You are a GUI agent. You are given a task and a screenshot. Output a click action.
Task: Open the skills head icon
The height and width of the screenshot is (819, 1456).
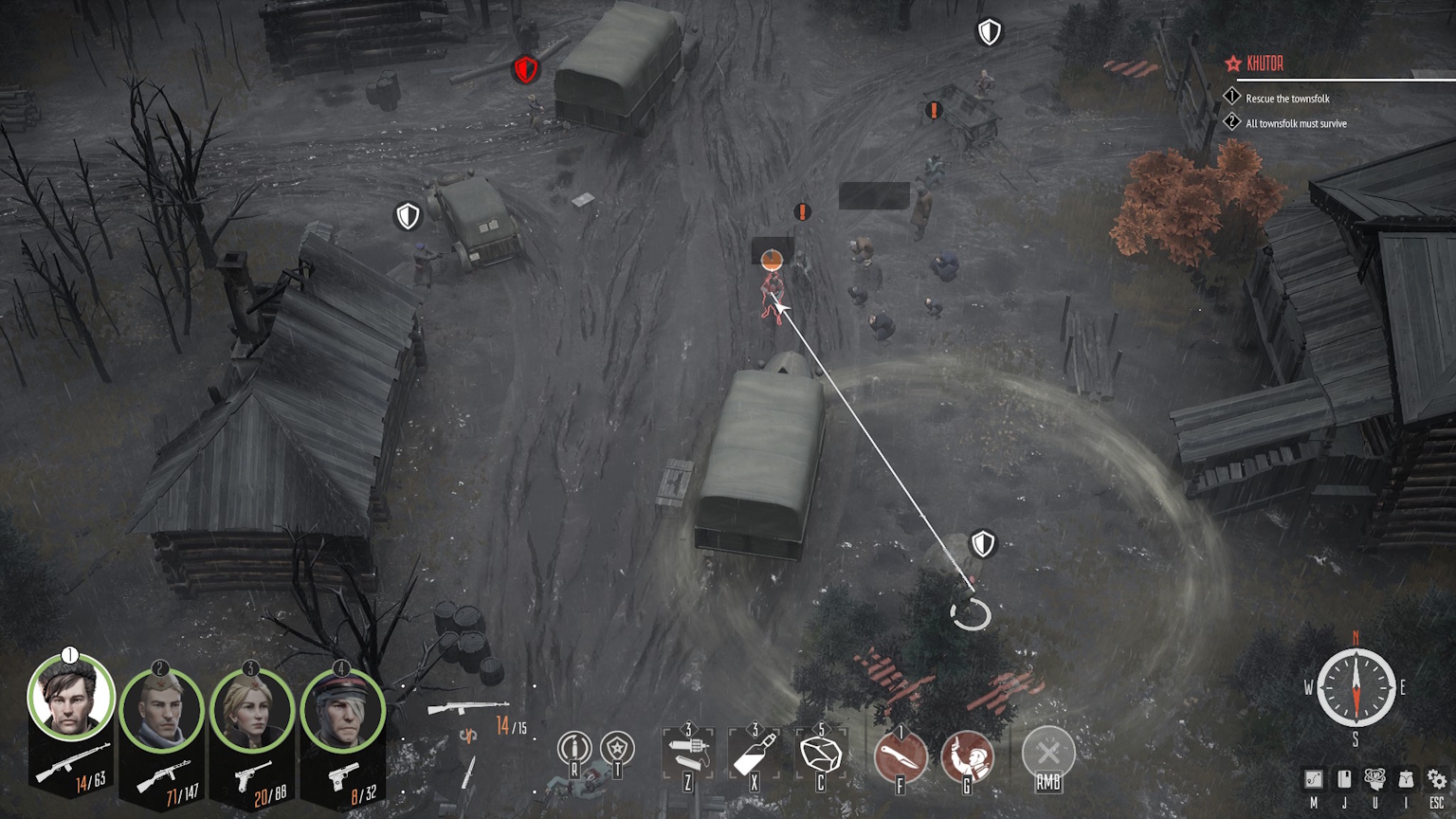coord(1374,779)
